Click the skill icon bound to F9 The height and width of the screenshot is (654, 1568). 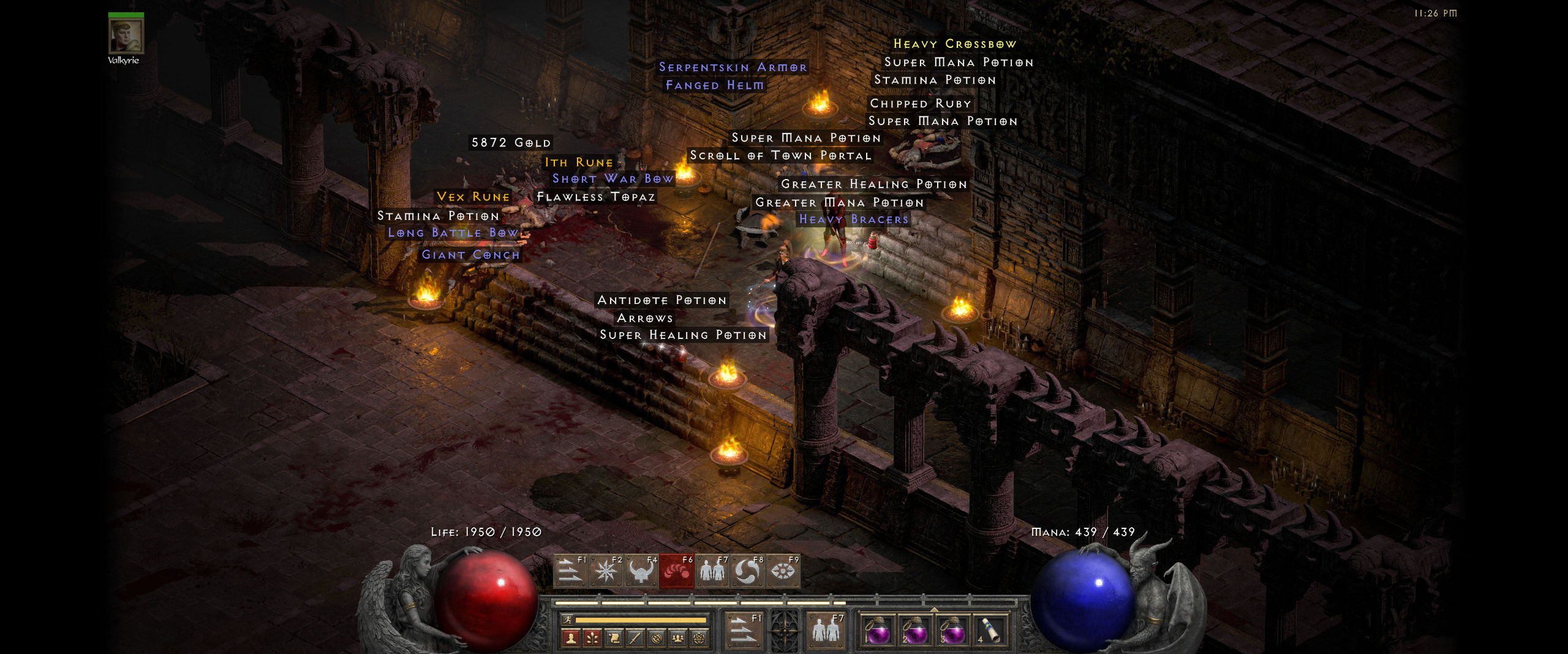point(782,572)
